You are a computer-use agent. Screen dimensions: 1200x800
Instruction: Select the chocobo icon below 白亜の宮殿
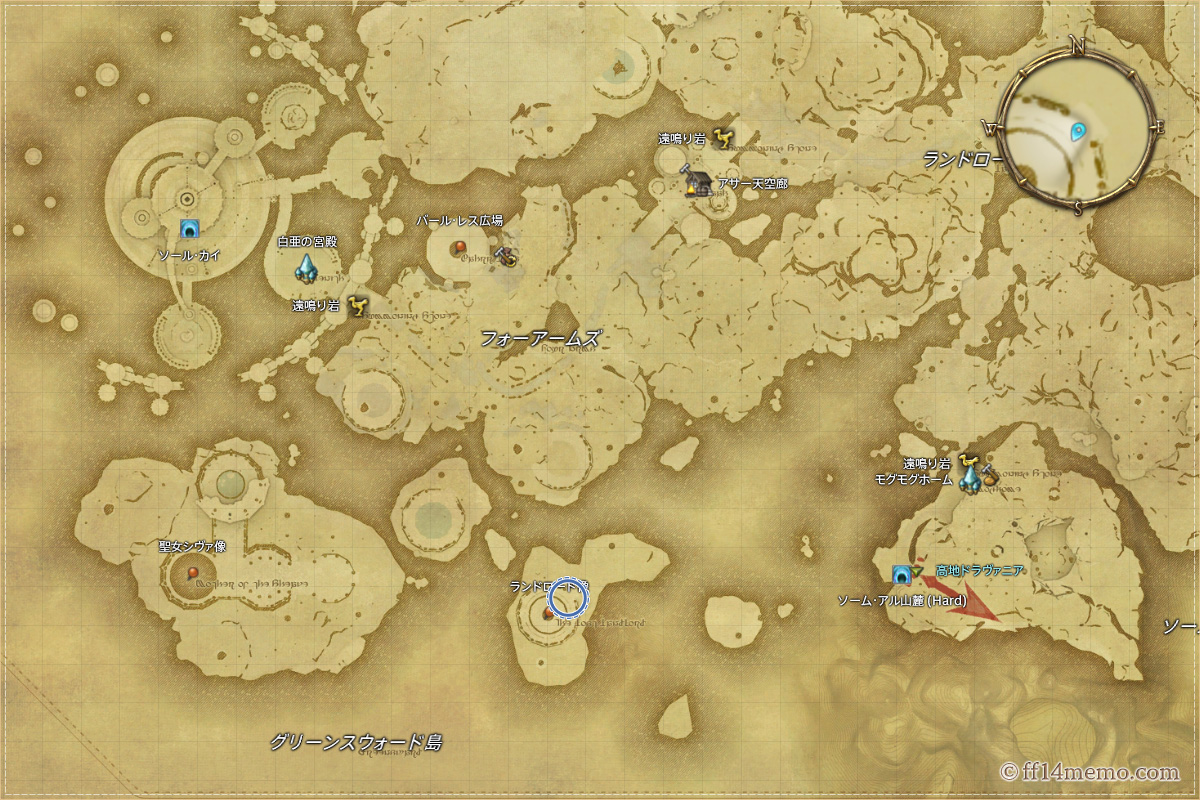pos(358,304)
